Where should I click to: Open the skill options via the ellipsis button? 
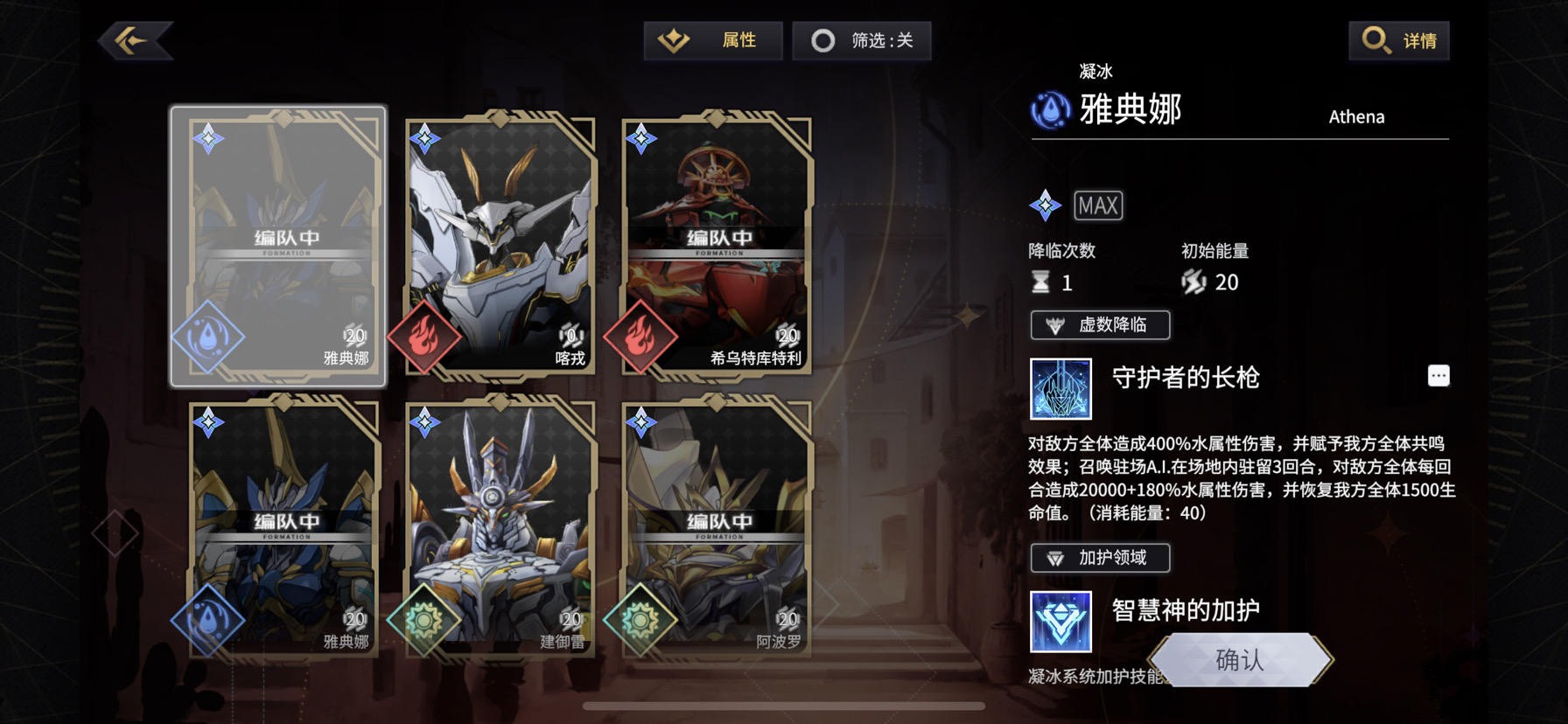[1440, 374]
